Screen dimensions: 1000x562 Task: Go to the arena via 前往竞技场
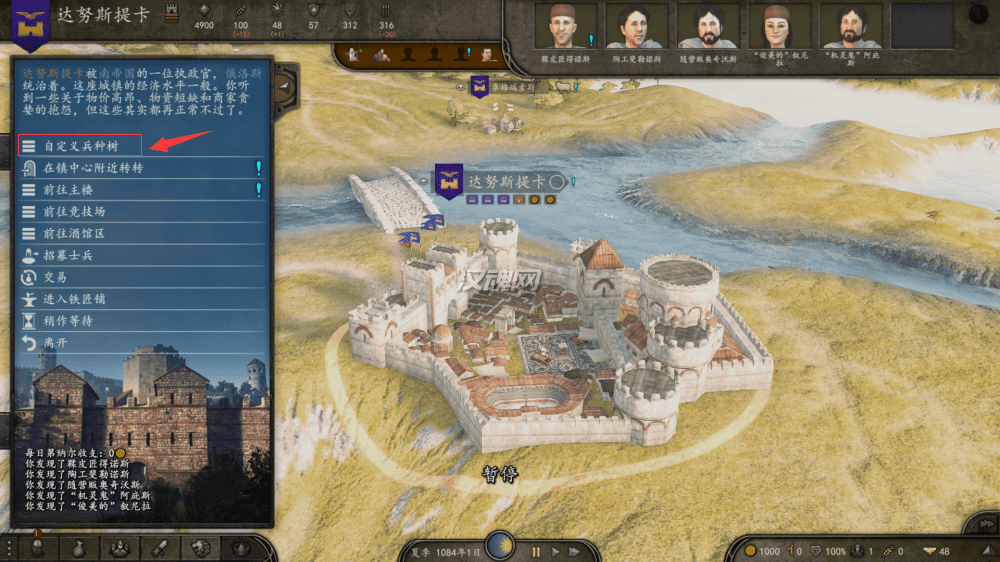74,212
